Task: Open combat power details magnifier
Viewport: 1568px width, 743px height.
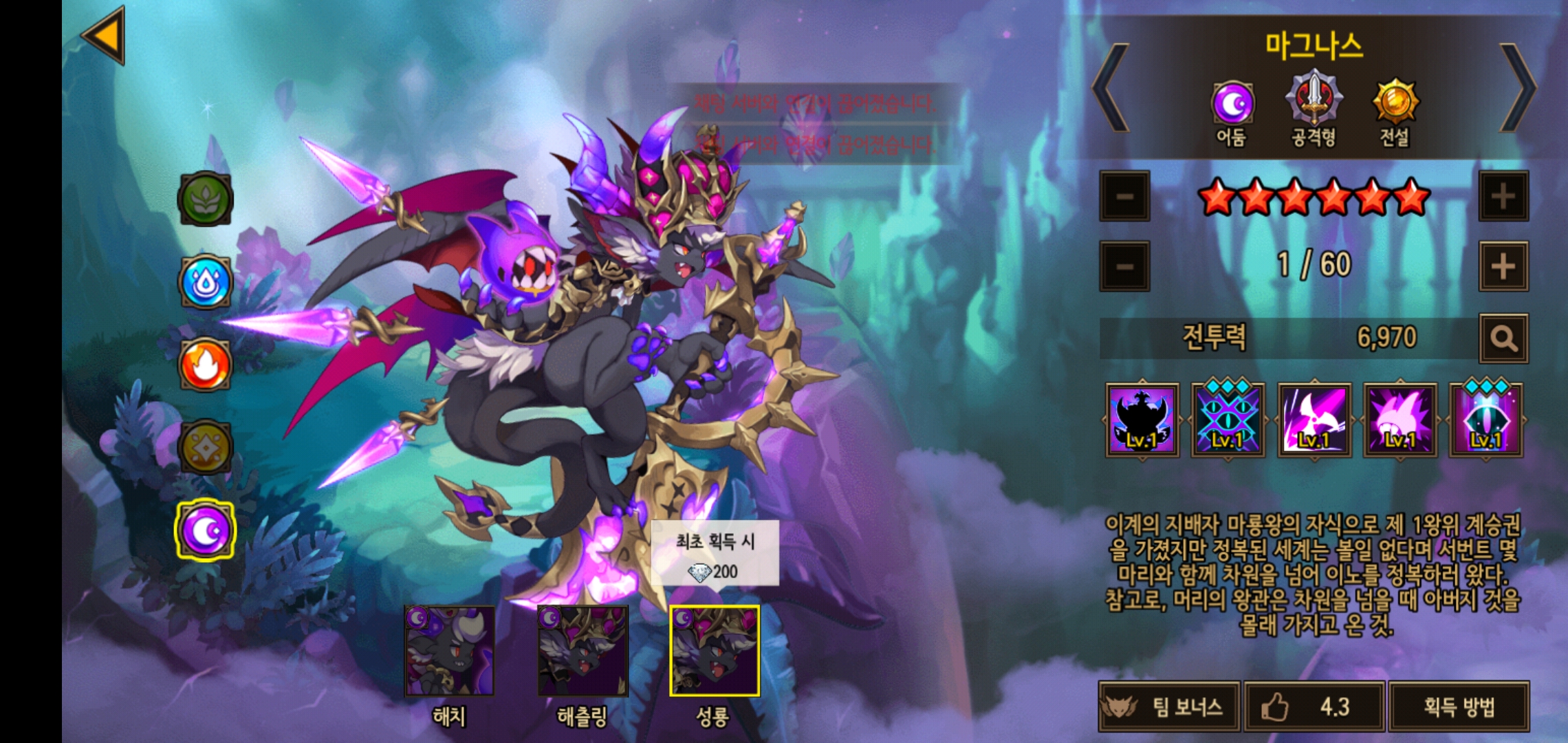Action: point(1503,338)
